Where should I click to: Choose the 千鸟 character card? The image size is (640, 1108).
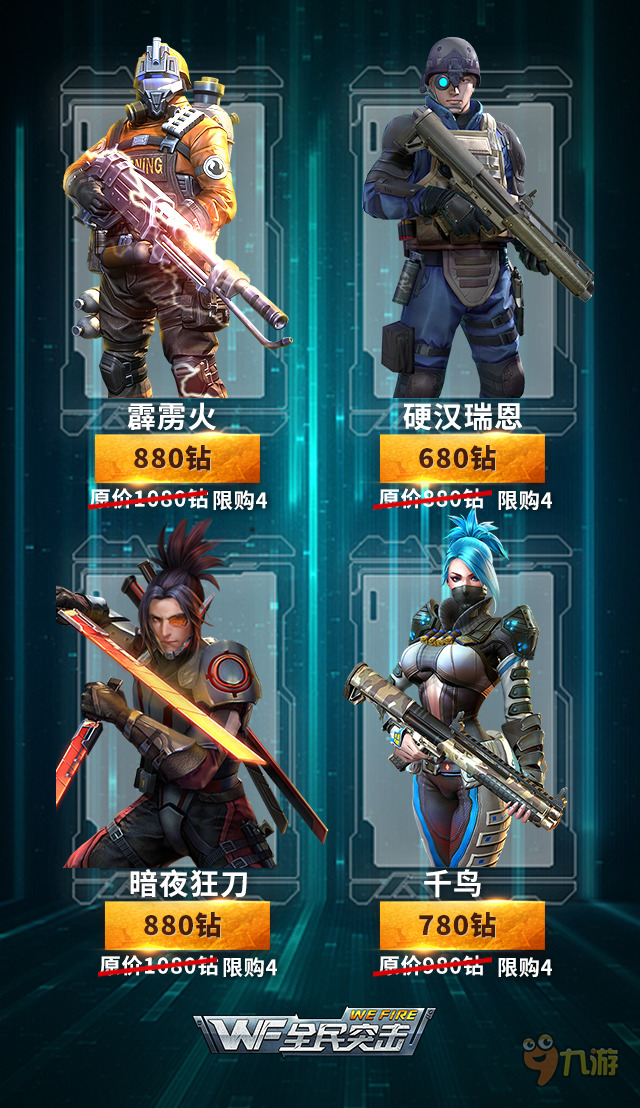point(462,700)
